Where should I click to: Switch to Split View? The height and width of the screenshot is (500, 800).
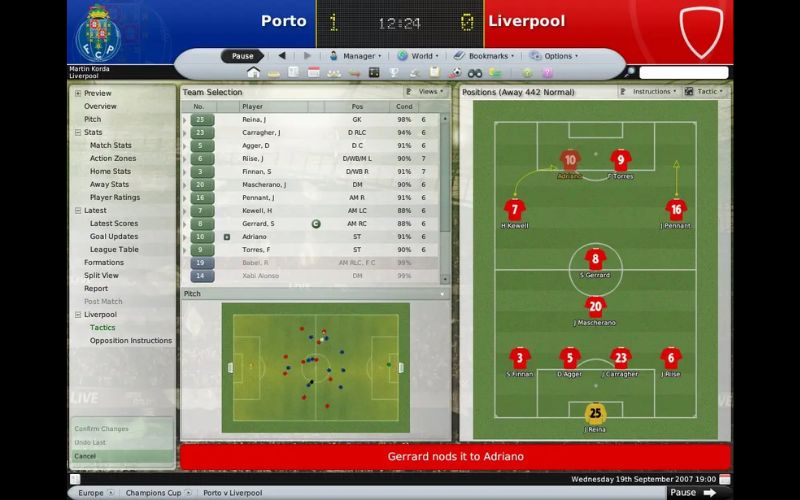pos(101,275)
